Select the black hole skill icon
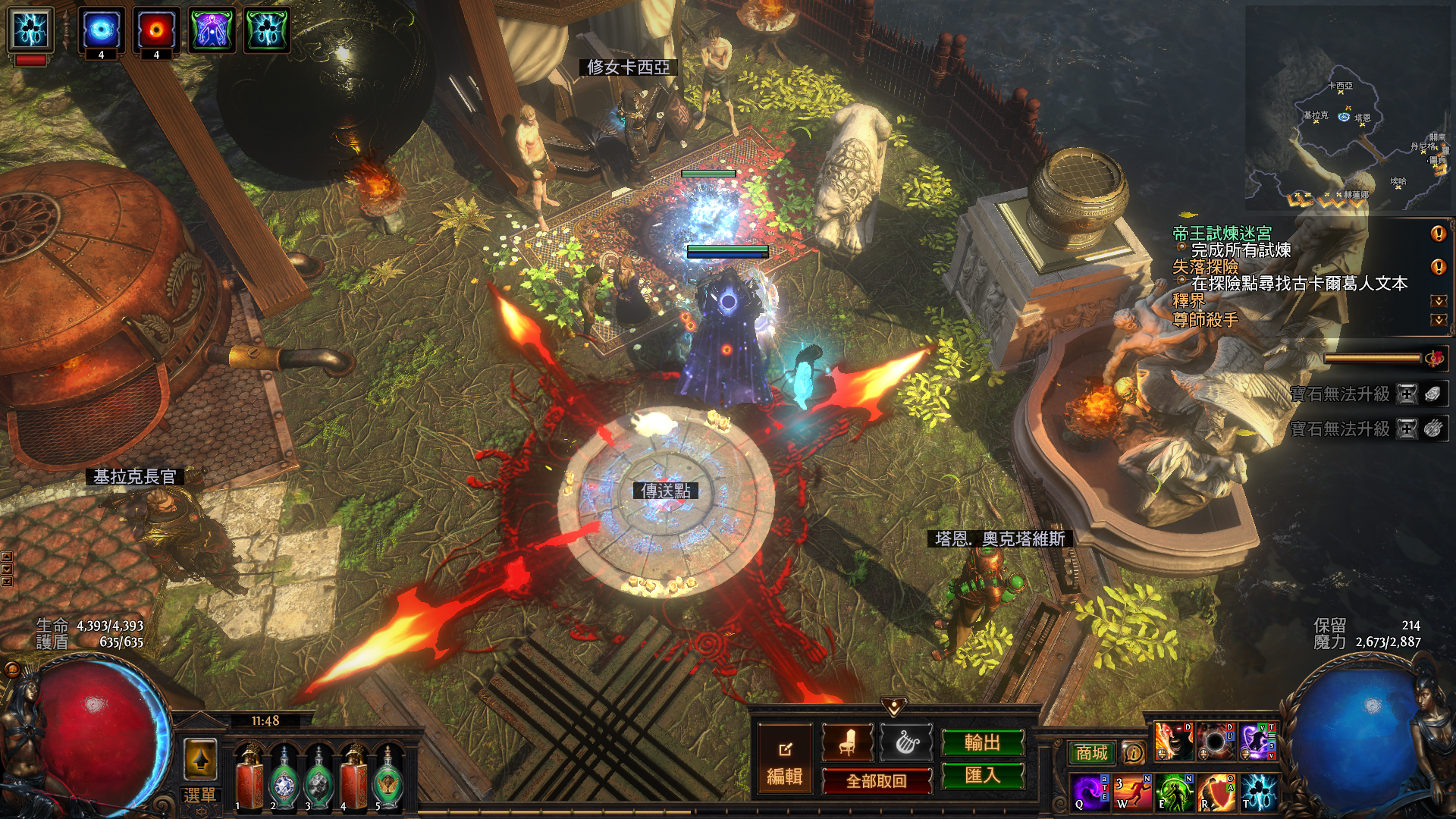The image size is (1456, 819). (x=1215, y=742)
